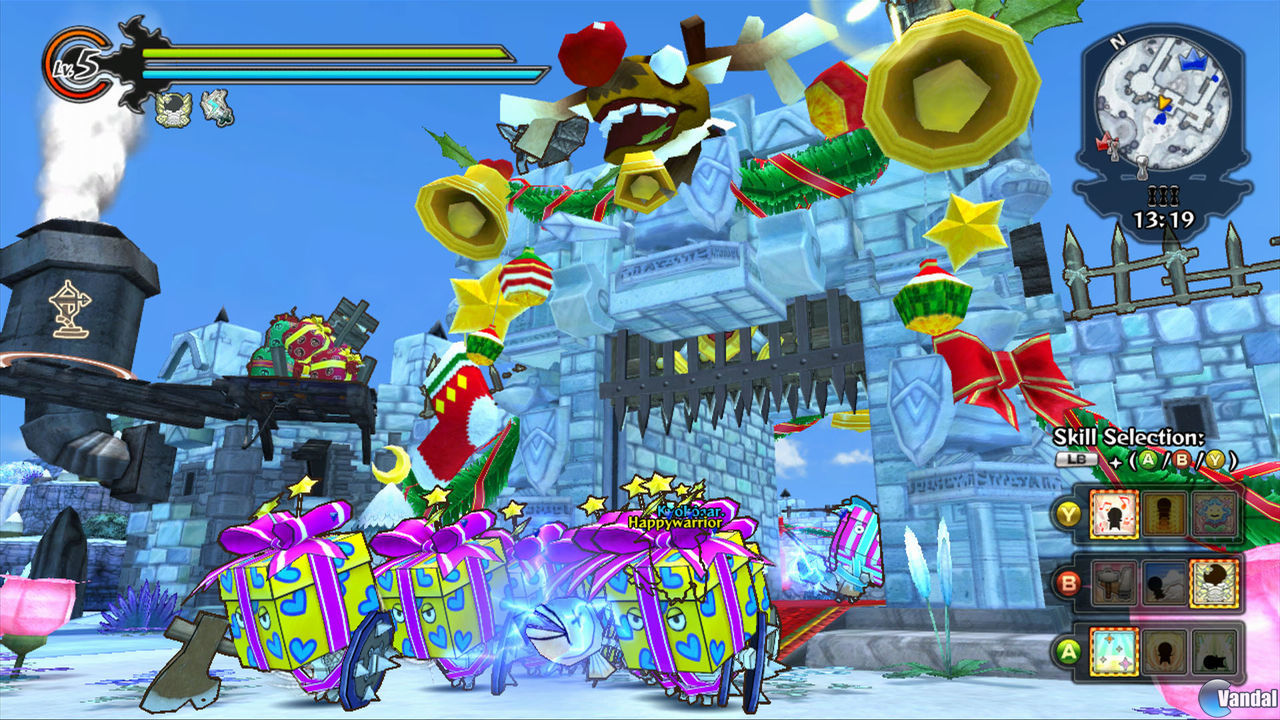Click the hourglass tower icon on the minimap

(1142, 167)
